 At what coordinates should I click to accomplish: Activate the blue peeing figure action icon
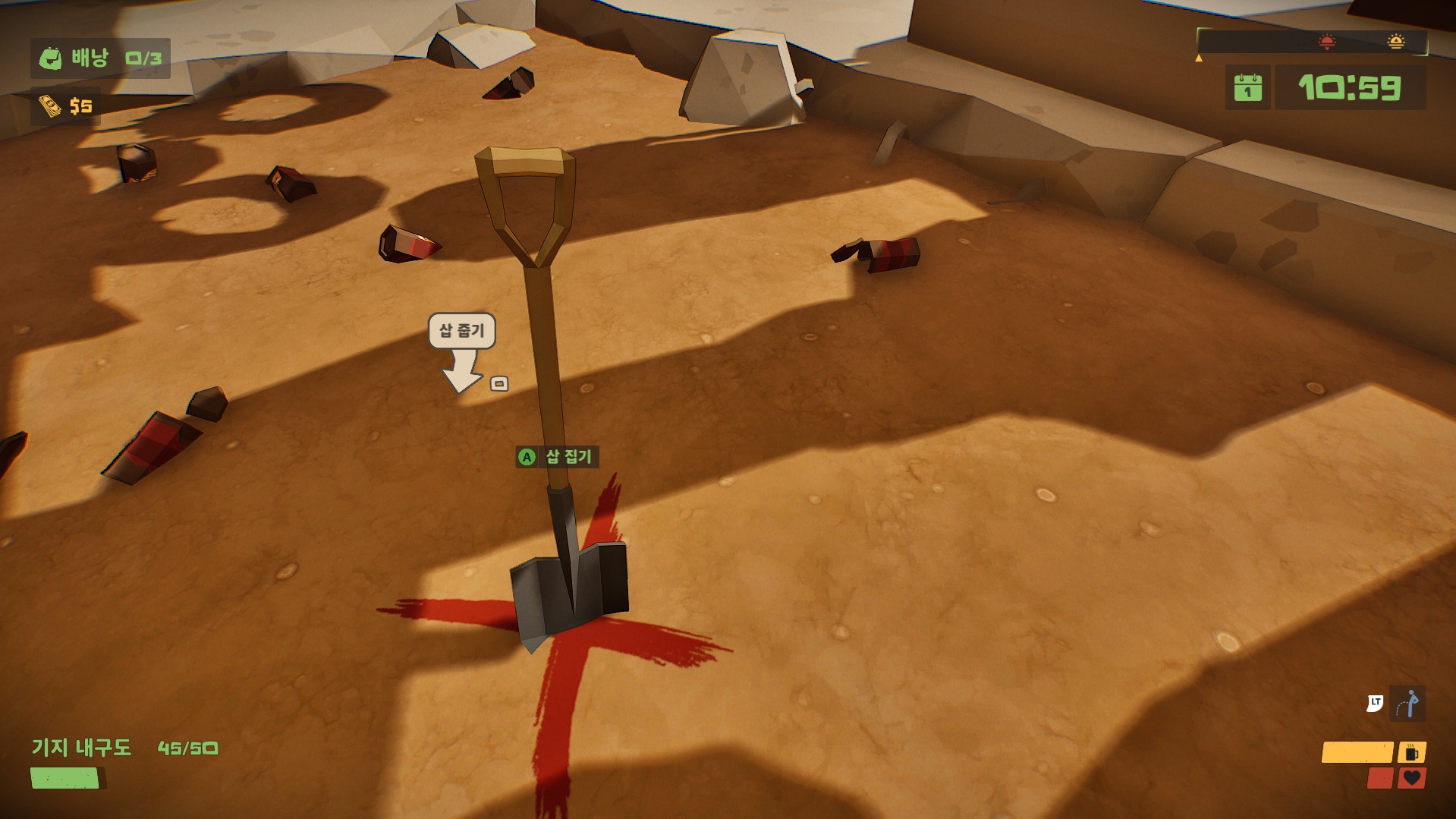[x=1408, y=704]
